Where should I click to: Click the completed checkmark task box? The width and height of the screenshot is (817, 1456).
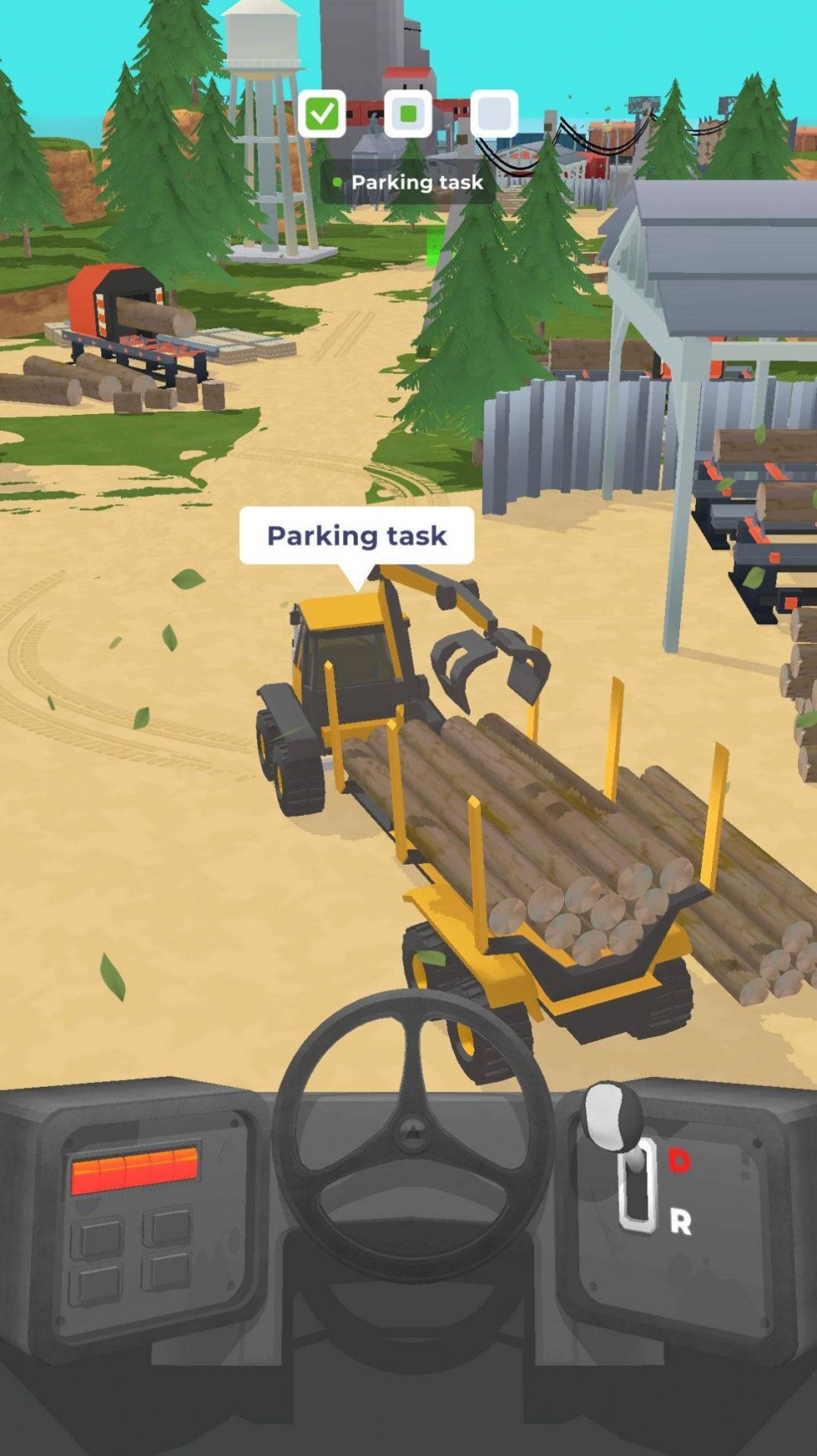tap(321, 114)
